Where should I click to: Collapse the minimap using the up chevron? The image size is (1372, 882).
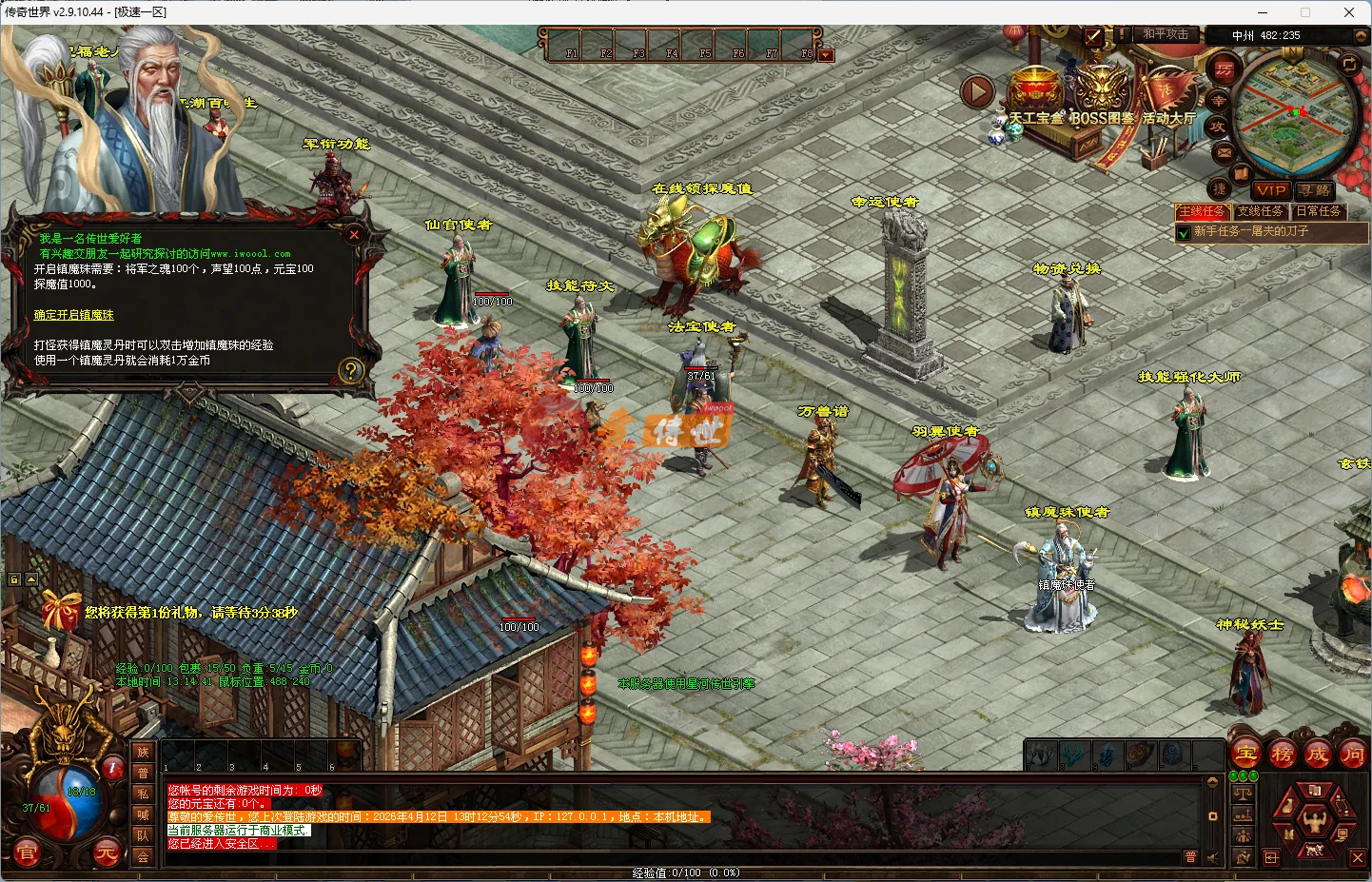tap(1360, 35)
